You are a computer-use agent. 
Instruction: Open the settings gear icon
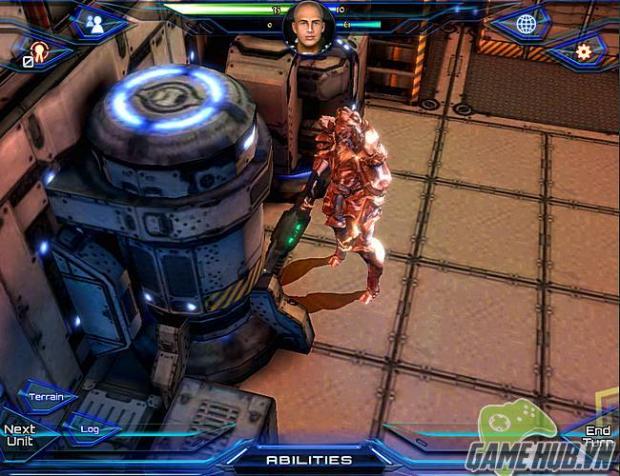[x=583, y=51]
